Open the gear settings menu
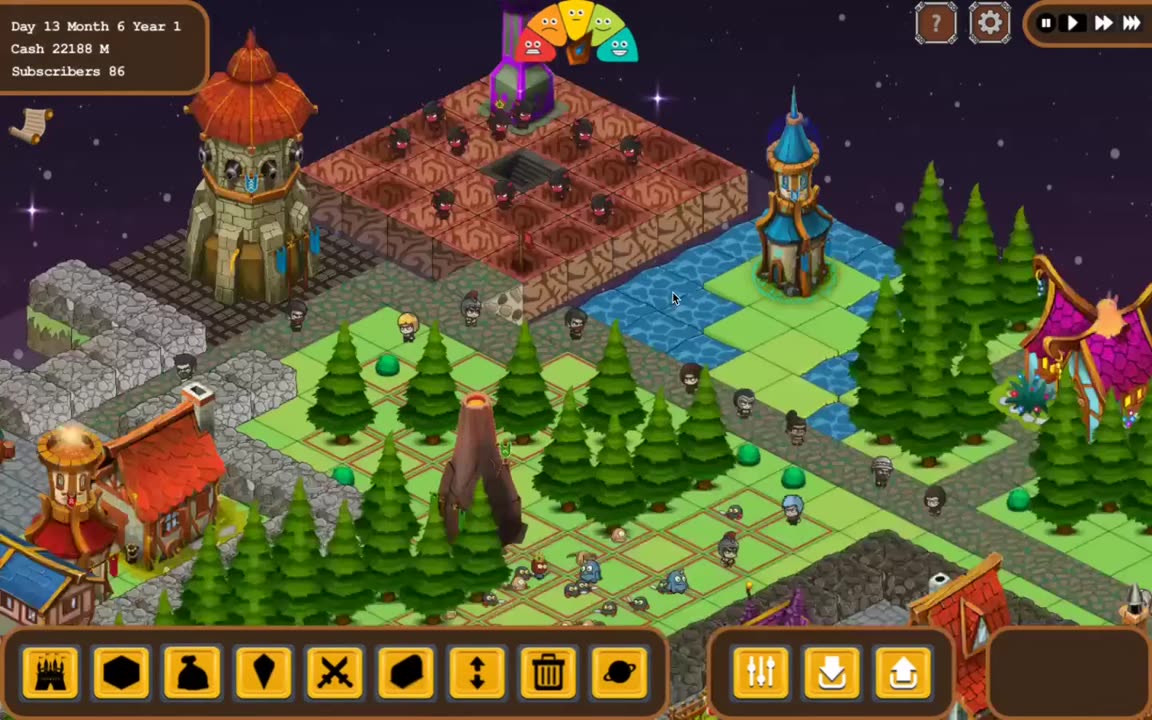Viewport: 1152px width, 720px height. 989,23
